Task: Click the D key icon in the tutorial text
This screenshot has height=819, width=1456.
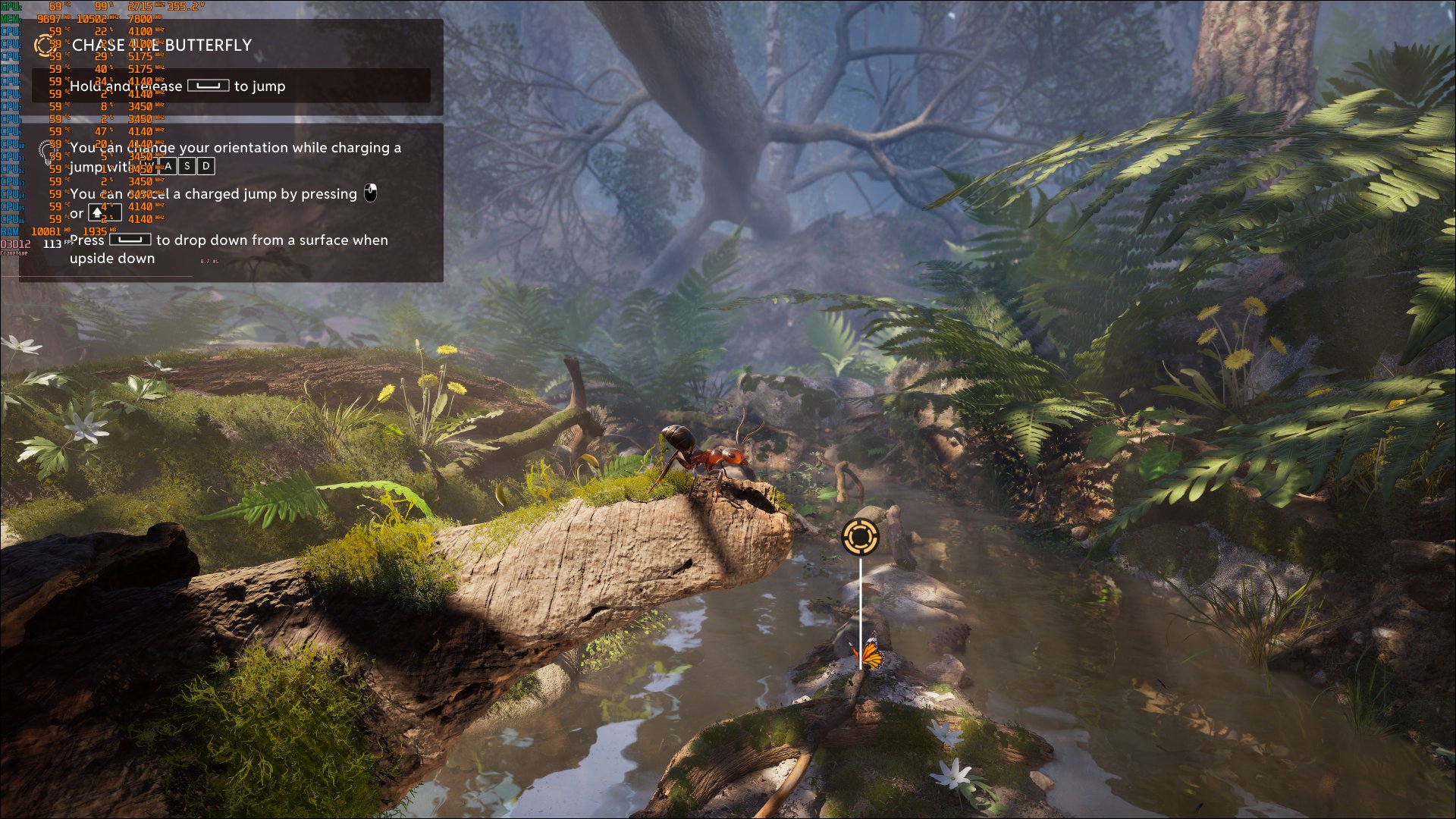Action: click(x=205, y=166)
